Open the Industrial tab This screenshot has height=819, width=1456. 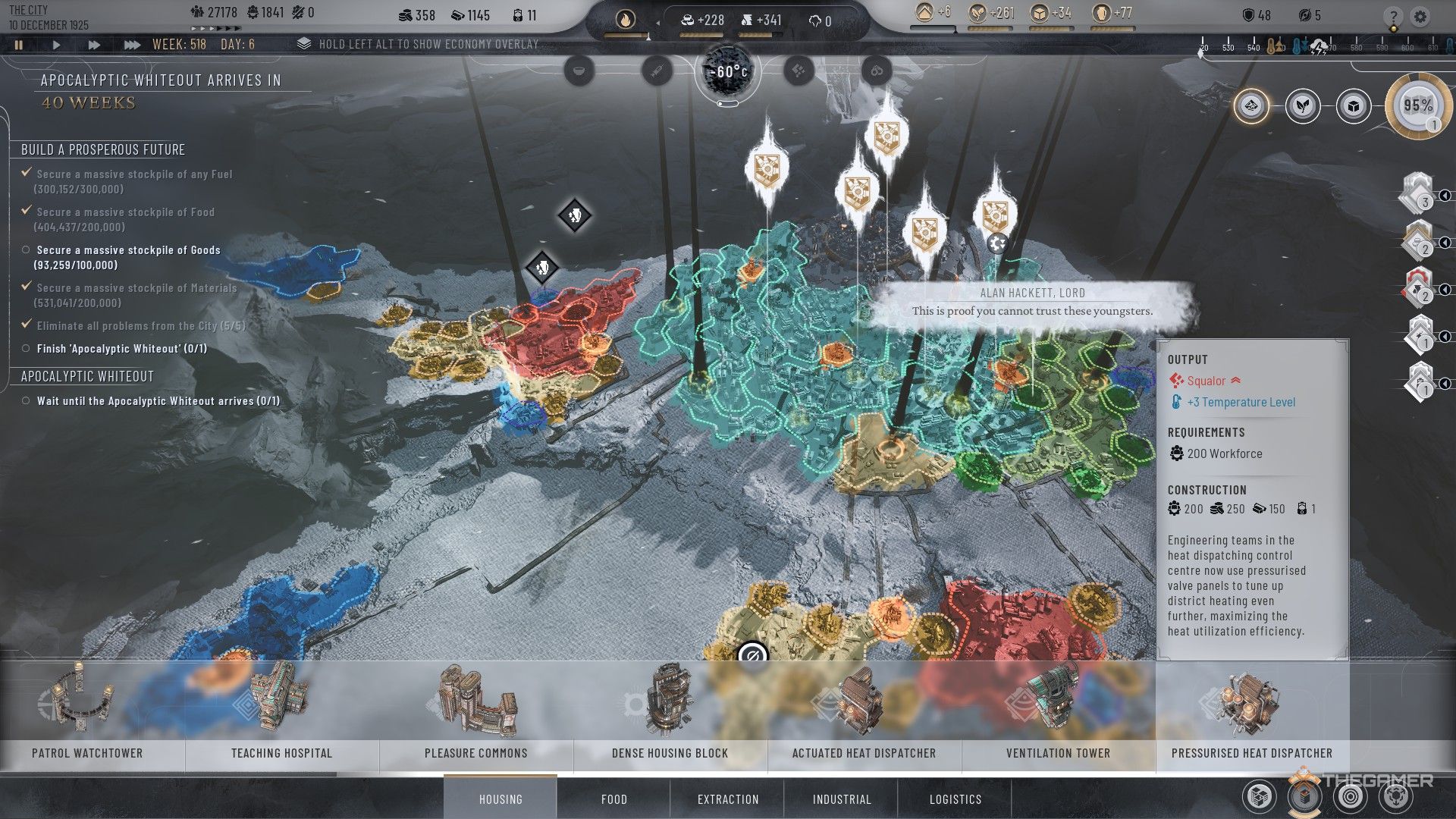click(x=842, y=799)
